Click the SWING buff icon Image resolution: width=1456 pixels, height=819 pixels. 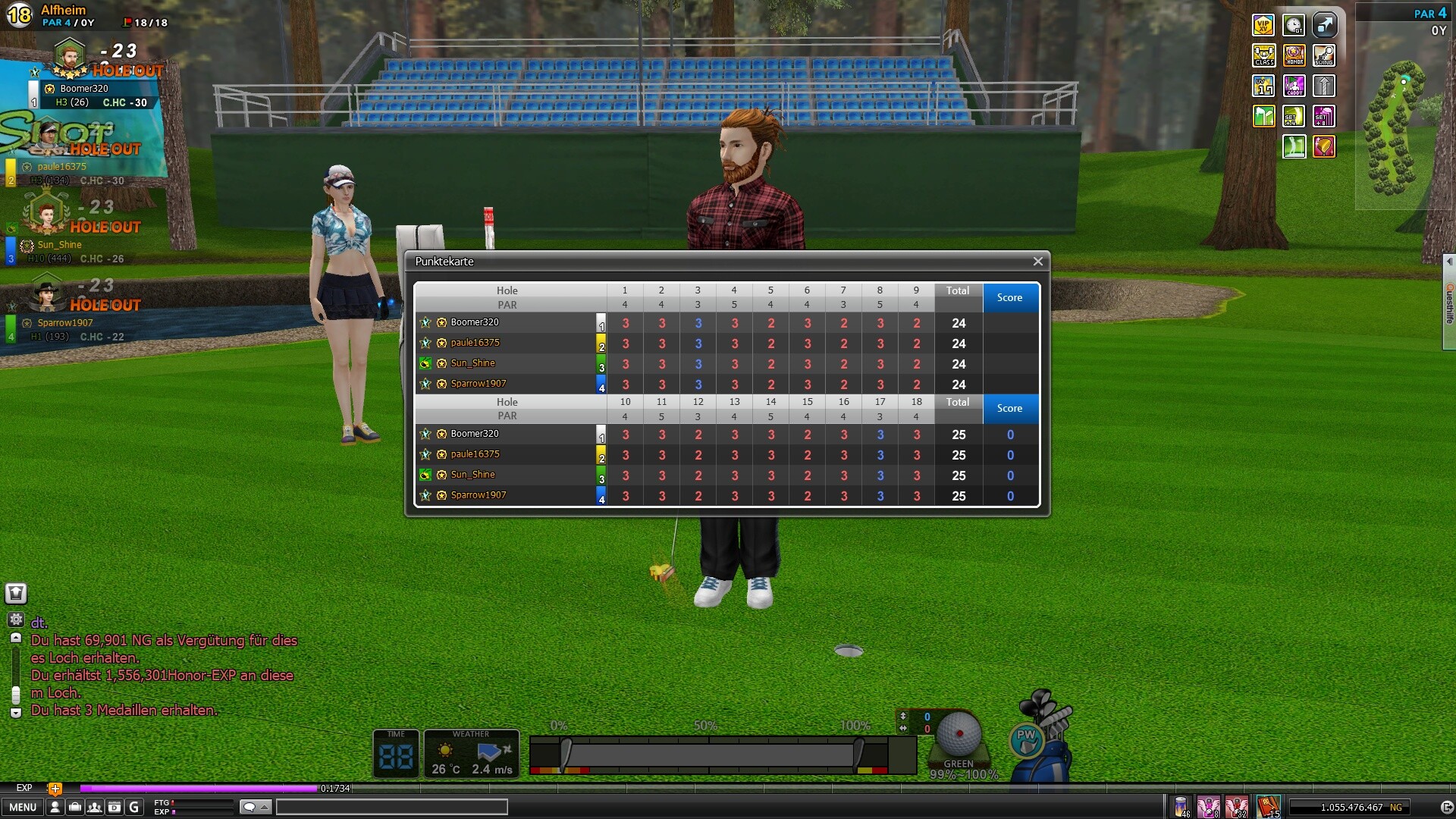(1324, 55)
